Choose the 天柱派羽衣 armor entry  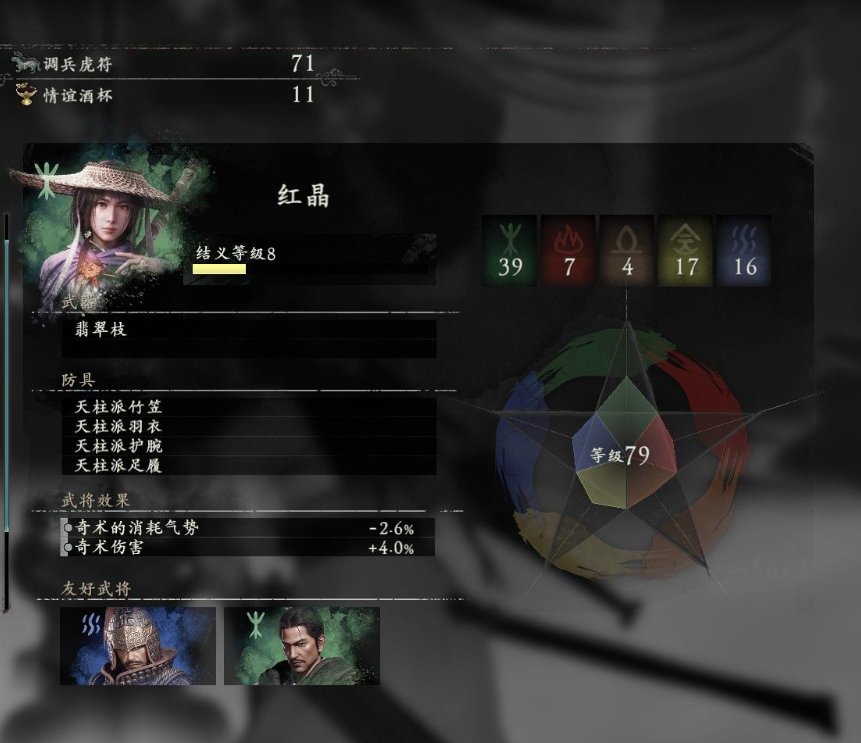point(248,426)
